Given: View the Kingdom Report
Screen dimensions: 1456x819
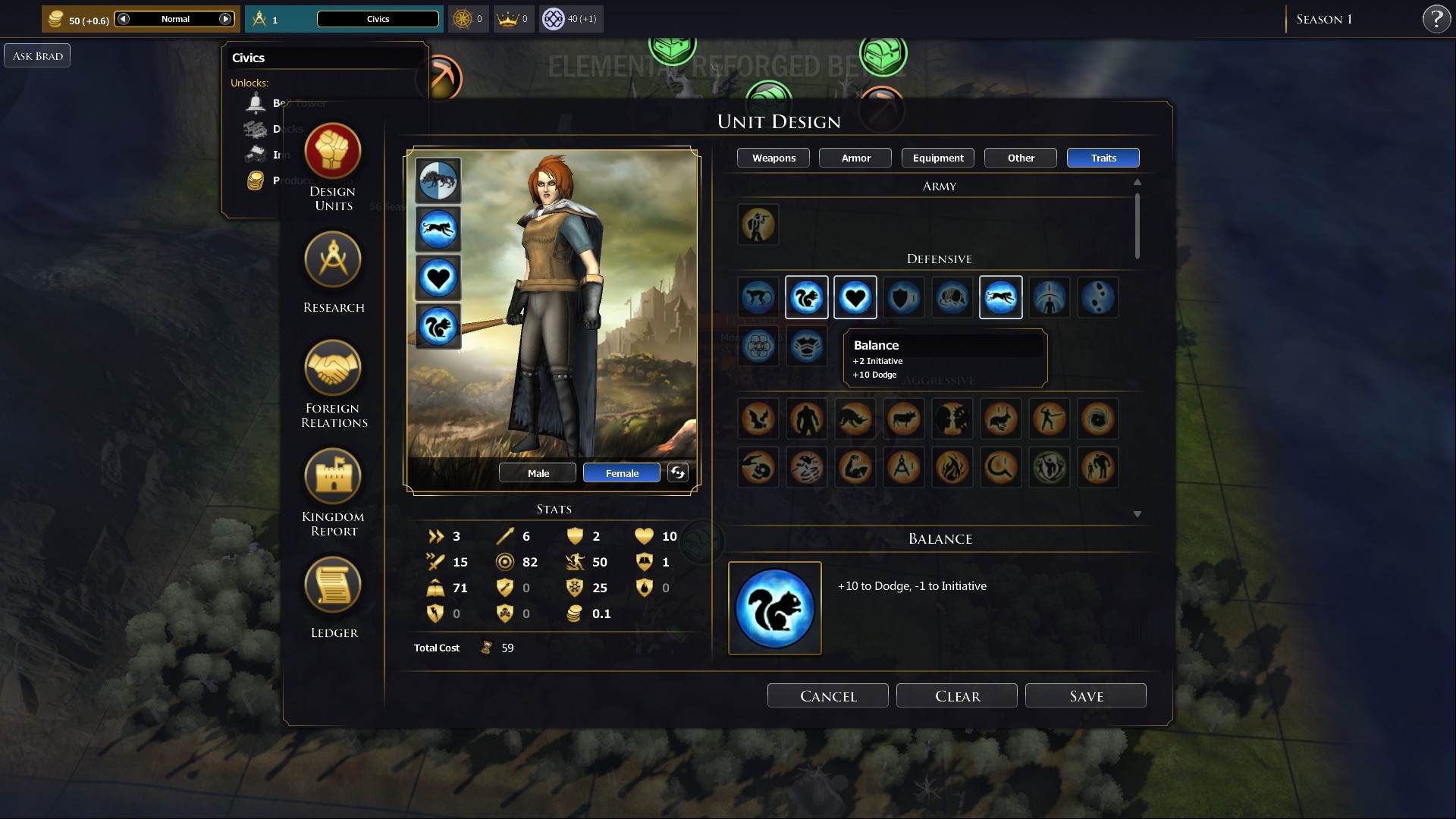Looking at the screenshot, I should point(333,478).
